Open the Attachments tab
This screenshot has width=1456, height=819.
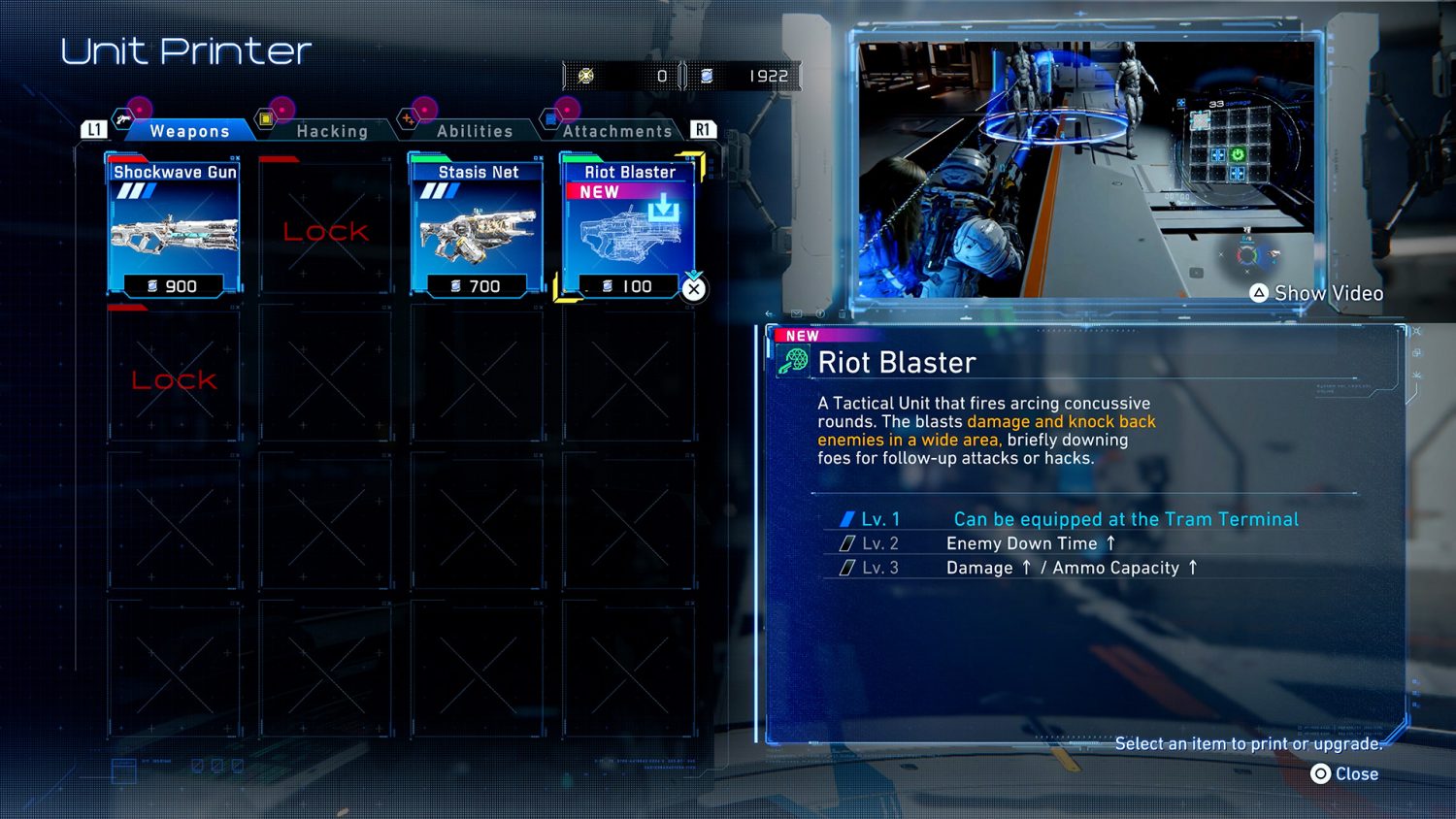click(617, 131)
